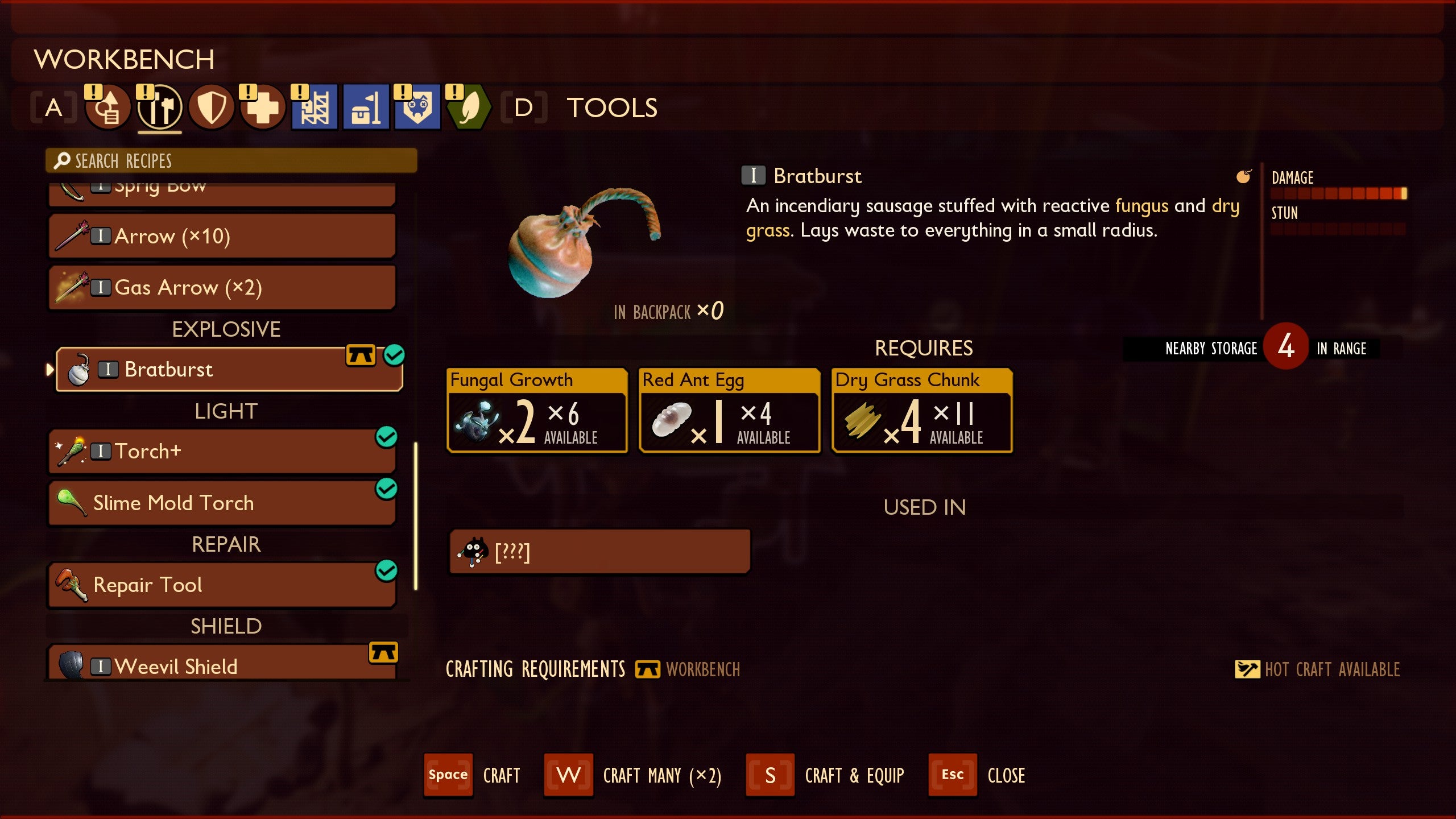Select the Red Ant Egg ingredient tile

click(x=730, y=411)
